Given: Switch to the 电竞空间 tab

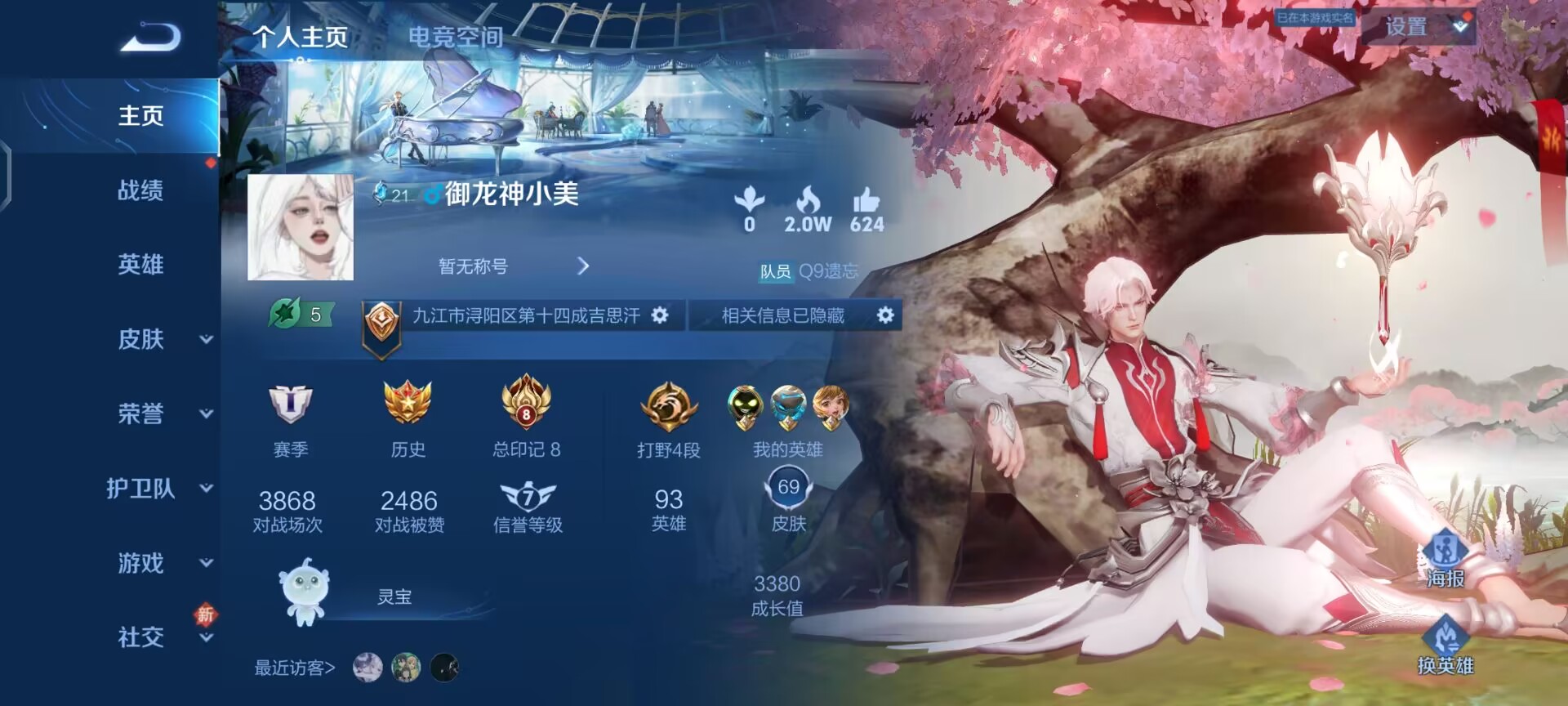Looking at the screenshot, I should coord(457,37).
